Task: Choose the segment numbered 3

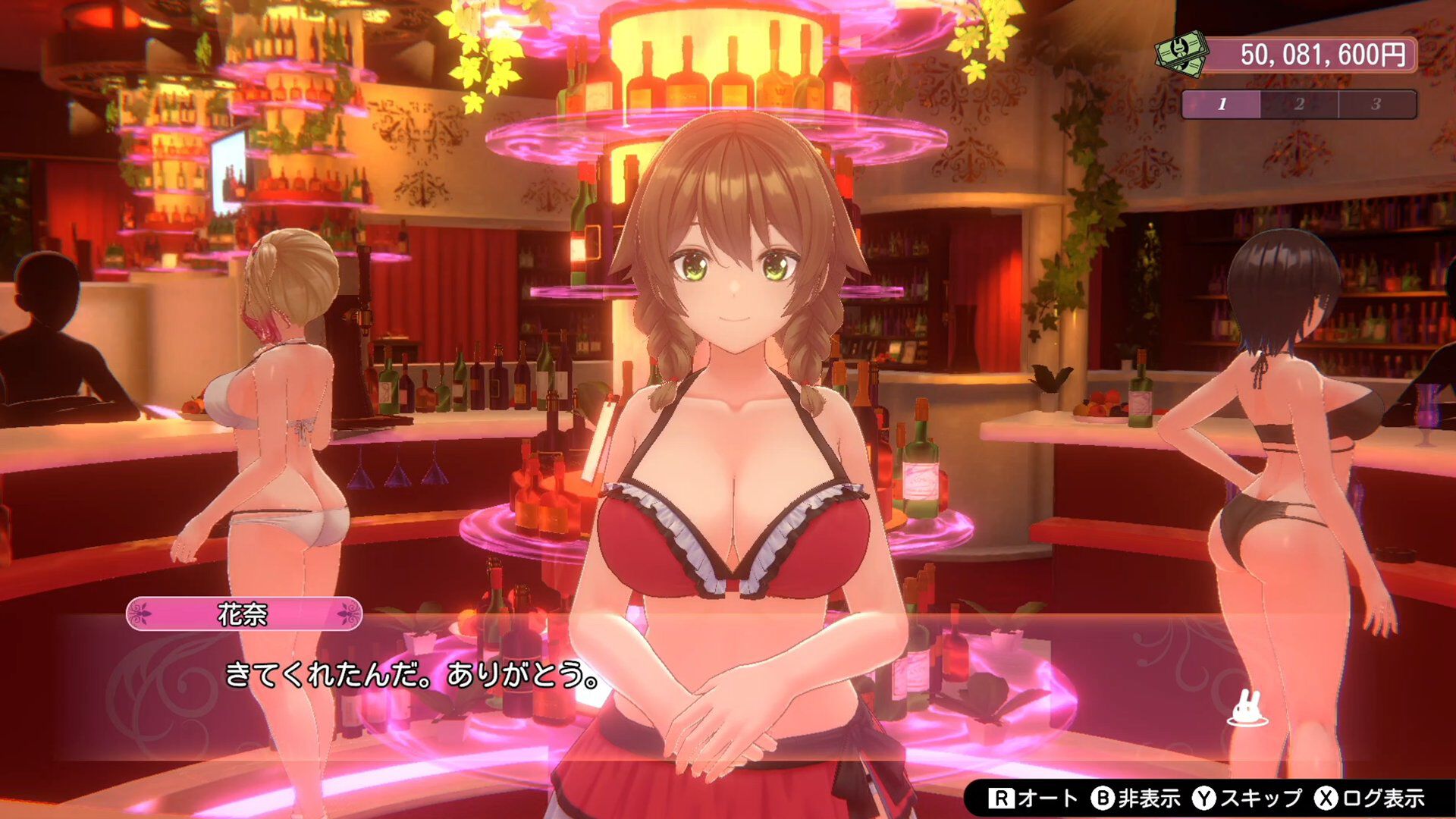Action: point(1376,105)
